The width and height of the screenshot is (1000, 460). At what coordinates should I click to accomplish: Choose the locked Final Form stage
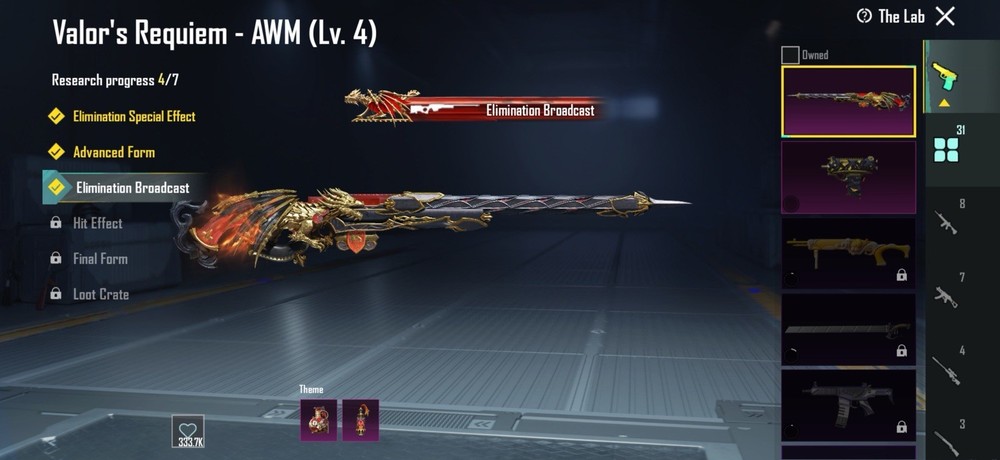click(99, 259)
